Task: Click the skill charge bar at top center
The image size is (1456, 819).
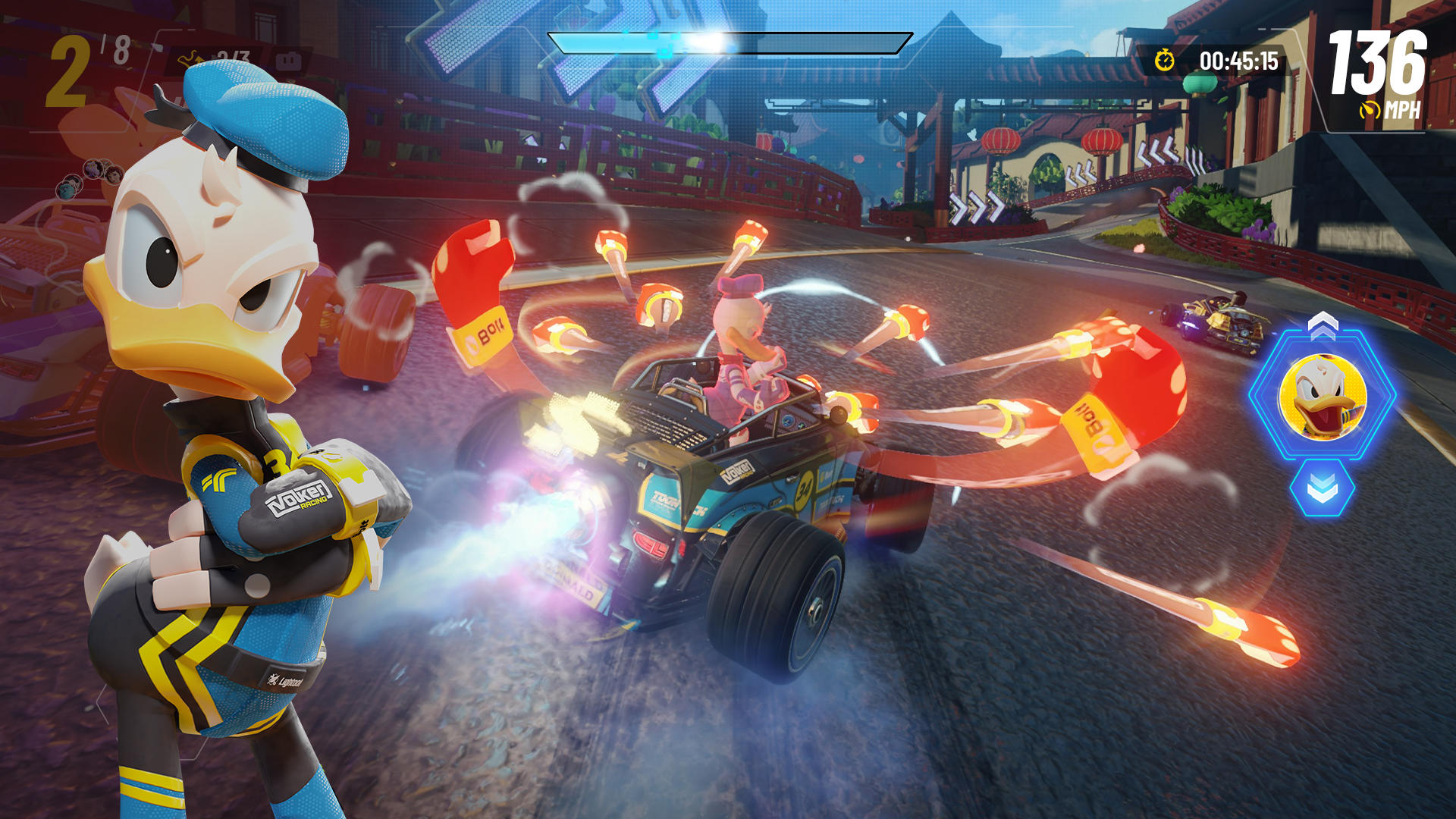Action: coord(728,42)
